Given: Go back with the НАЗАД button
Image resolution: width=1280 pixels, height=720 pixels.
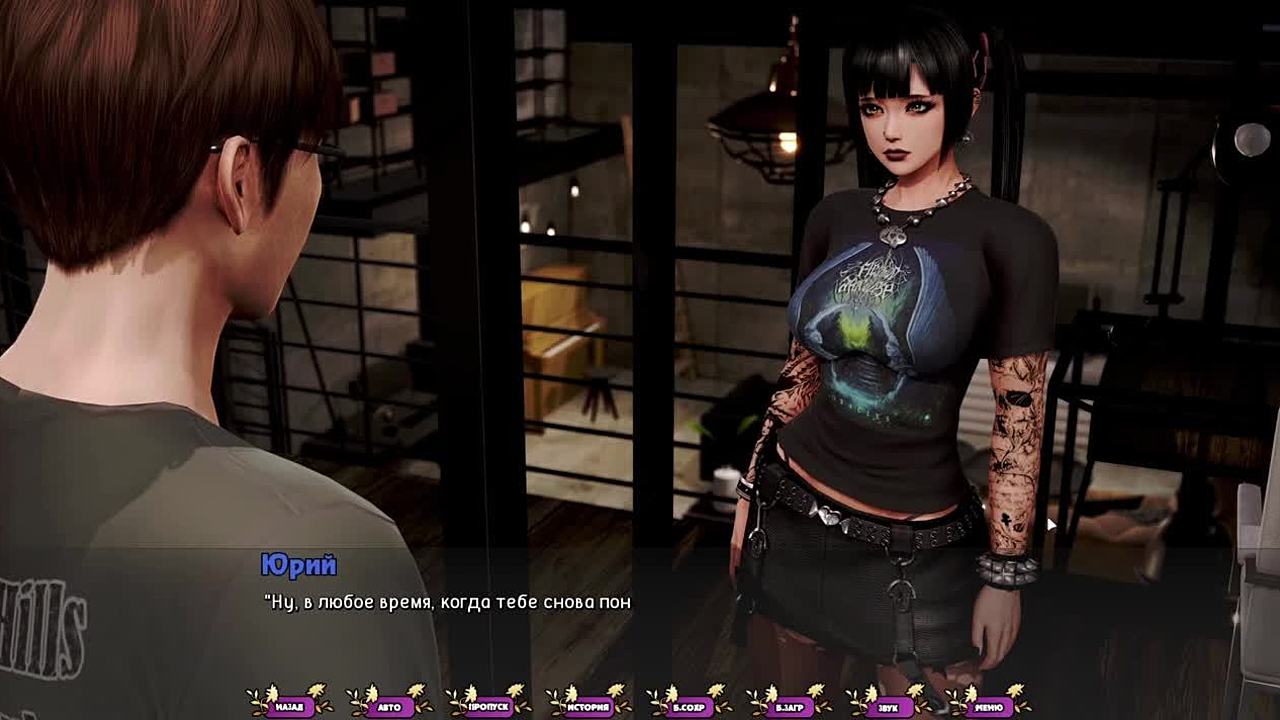Looking at the screenshot, I should pos(289,707).
